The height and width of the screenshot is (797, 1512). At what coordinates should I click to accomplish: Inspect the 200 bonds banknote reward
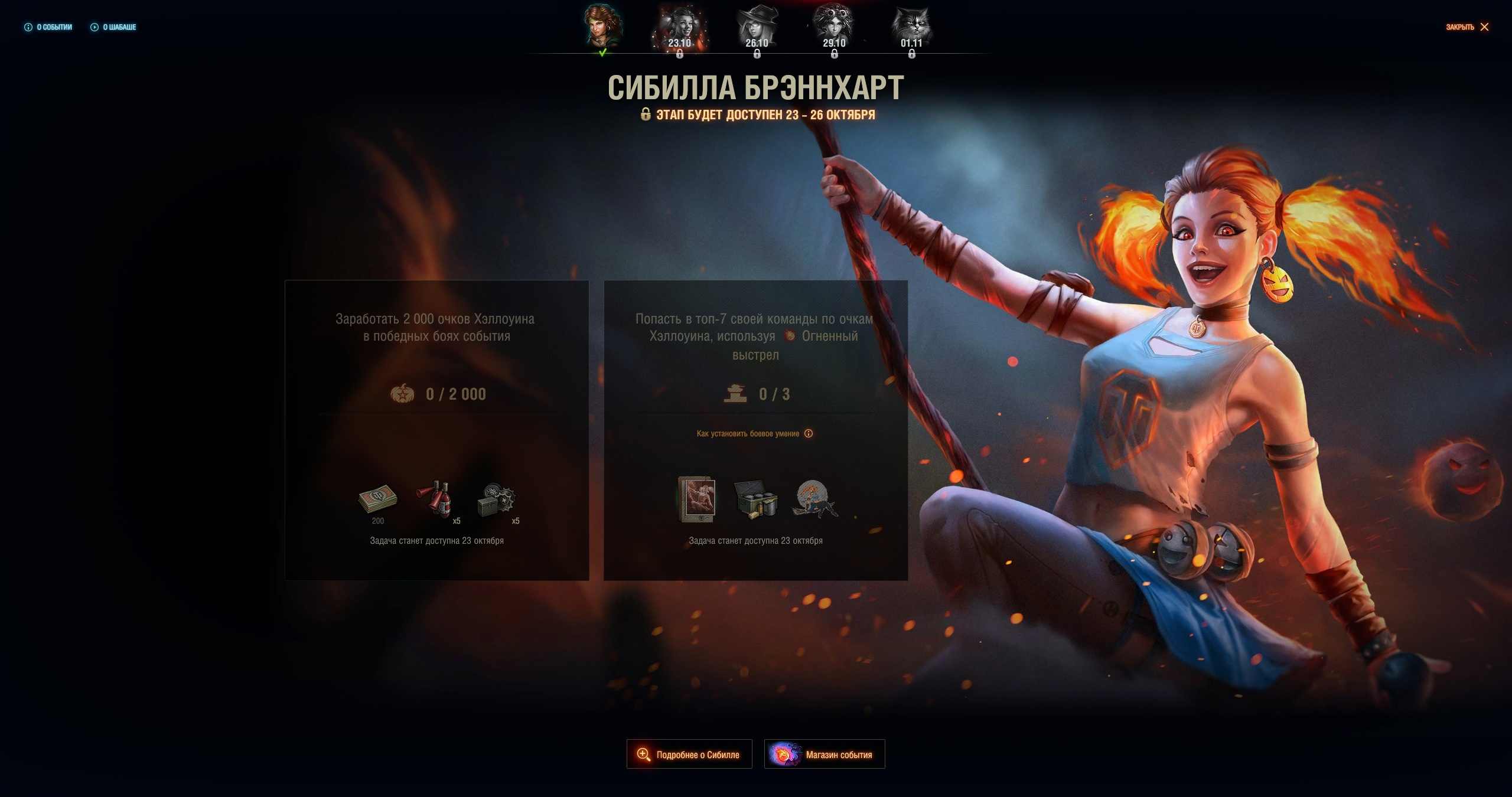[378, 499]
